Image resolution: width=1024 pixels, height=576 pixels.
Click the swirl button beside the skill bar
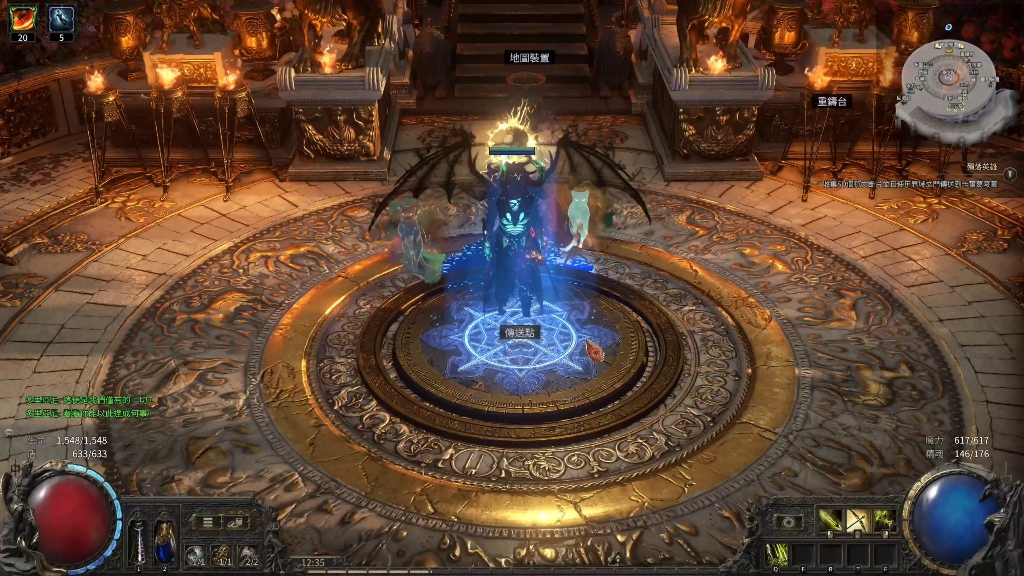pos(790,521)
